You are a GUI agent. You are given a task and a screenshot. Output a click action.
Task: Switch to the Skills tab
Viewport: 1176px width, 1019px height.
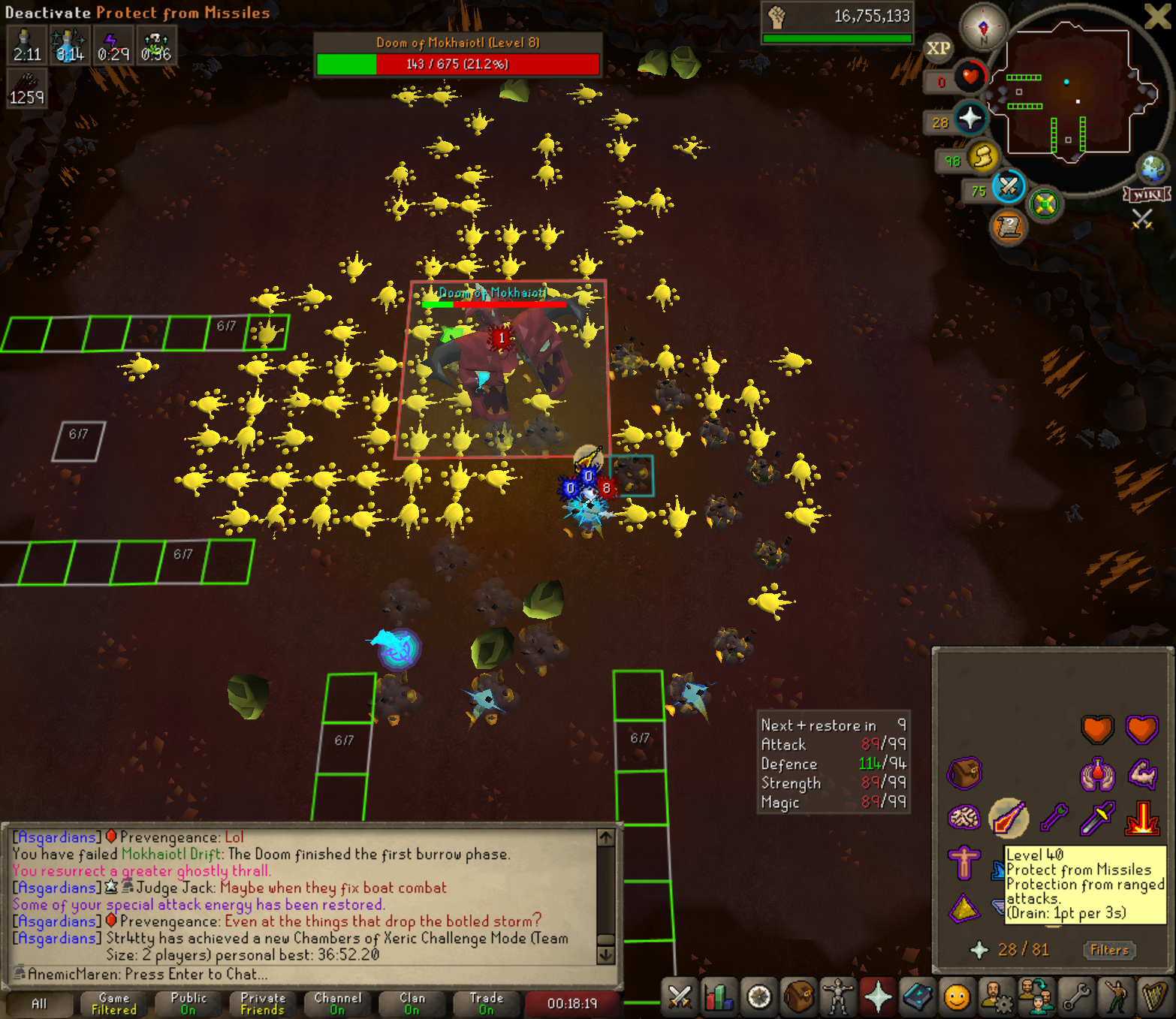[719, 997]
